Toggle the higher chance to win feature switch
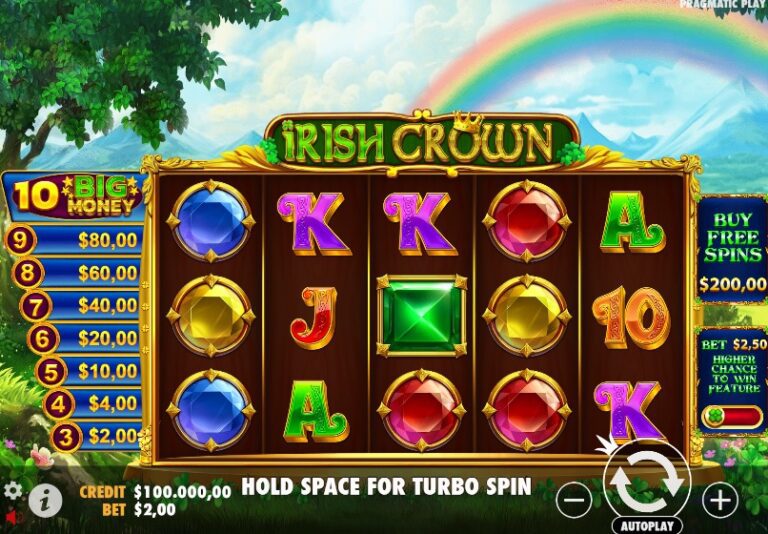The height and width of the screenshot is (534, 768). (x=731, y=416)
